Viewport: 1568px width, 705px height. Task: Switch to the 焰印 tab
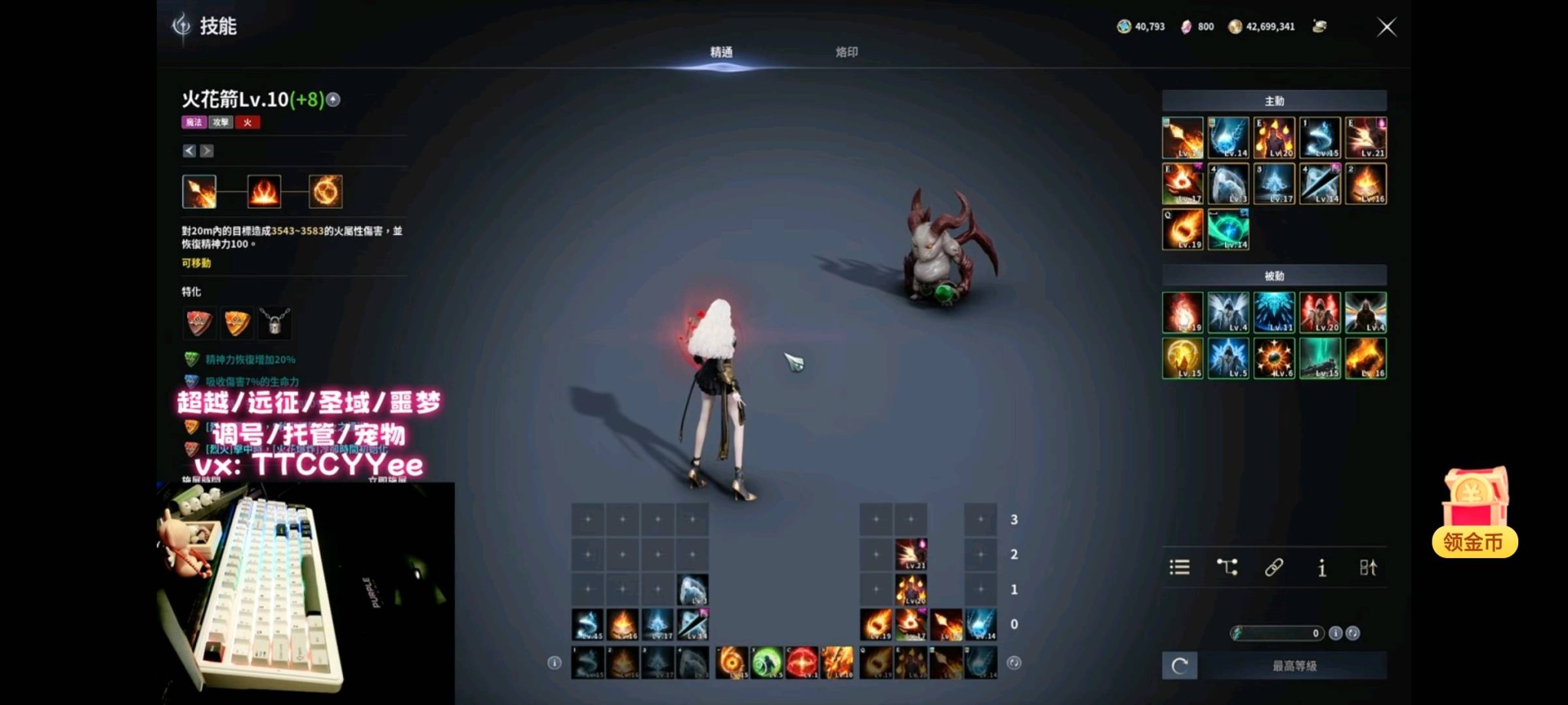coord(846,52)
